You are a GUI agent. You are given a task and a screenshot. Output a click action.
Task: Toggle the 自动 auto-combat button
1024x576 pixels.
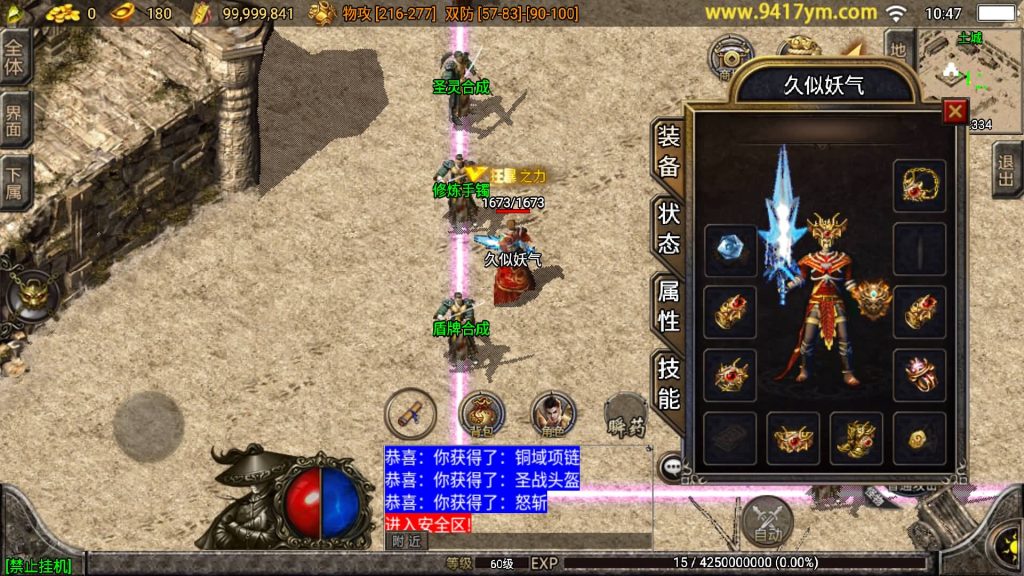tap(767, 519)
